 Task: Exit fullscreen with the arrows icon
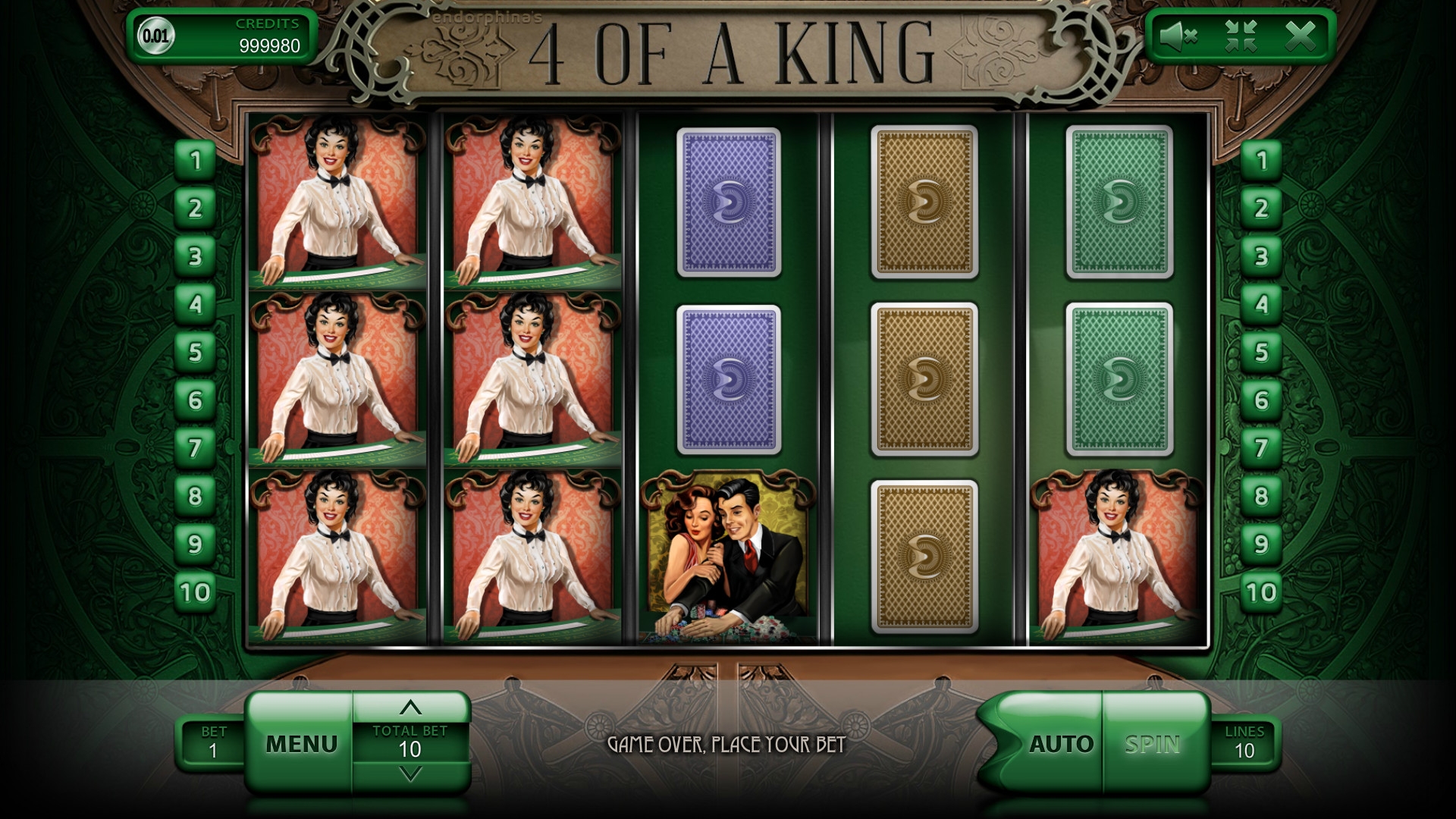(1241, 36)
